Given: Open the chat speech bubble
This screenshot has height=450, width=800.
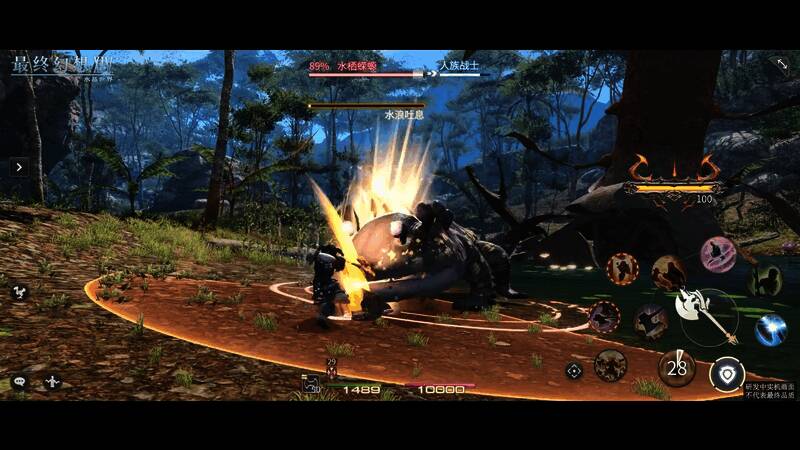Looking at the screenshot, I should pyautogui.click(x=19, y=381).
